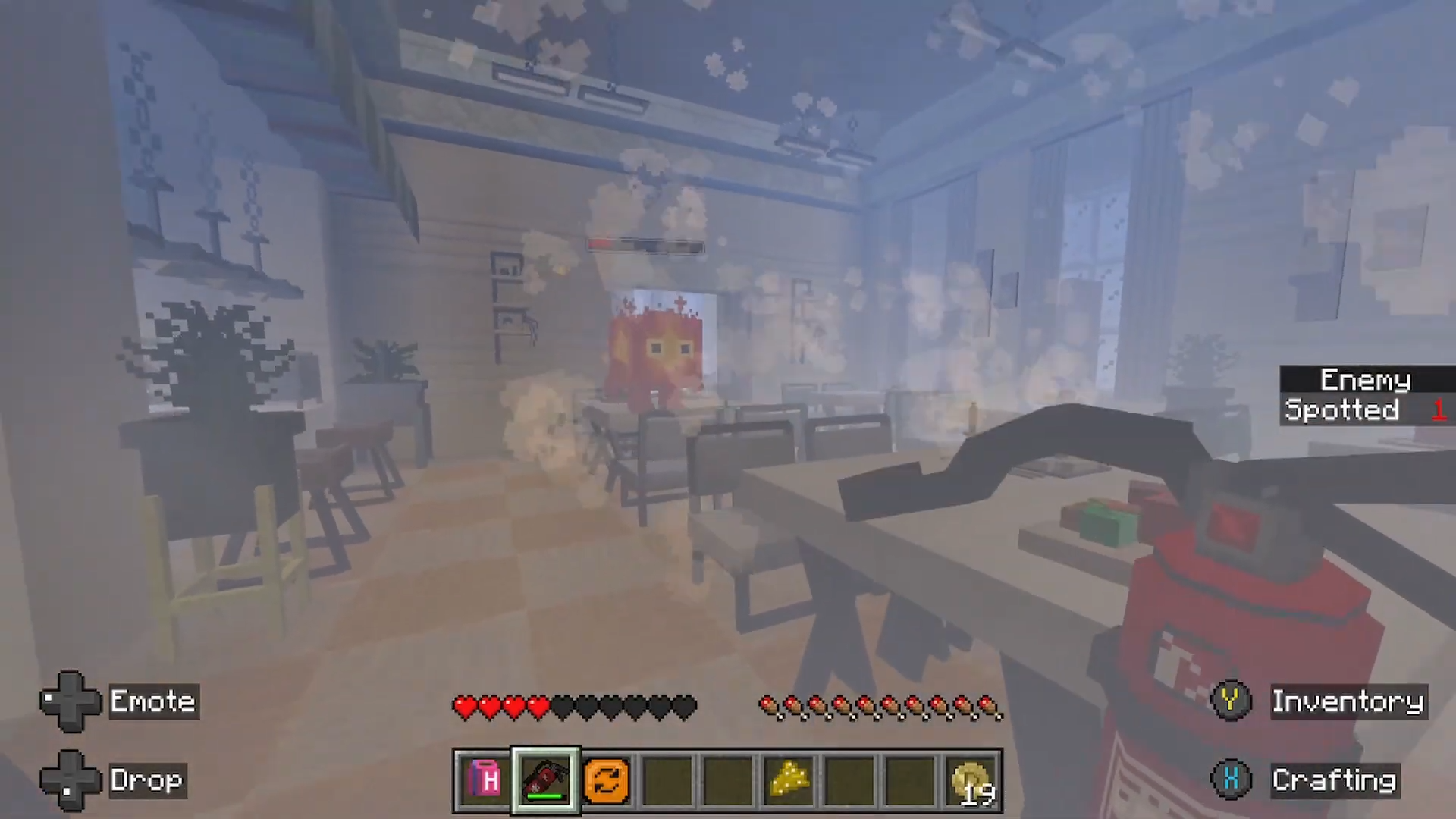Click the first heart in the health bar
Viewport: 1456px width, 819px height.
pyautogui.click(x=465, y=706)
